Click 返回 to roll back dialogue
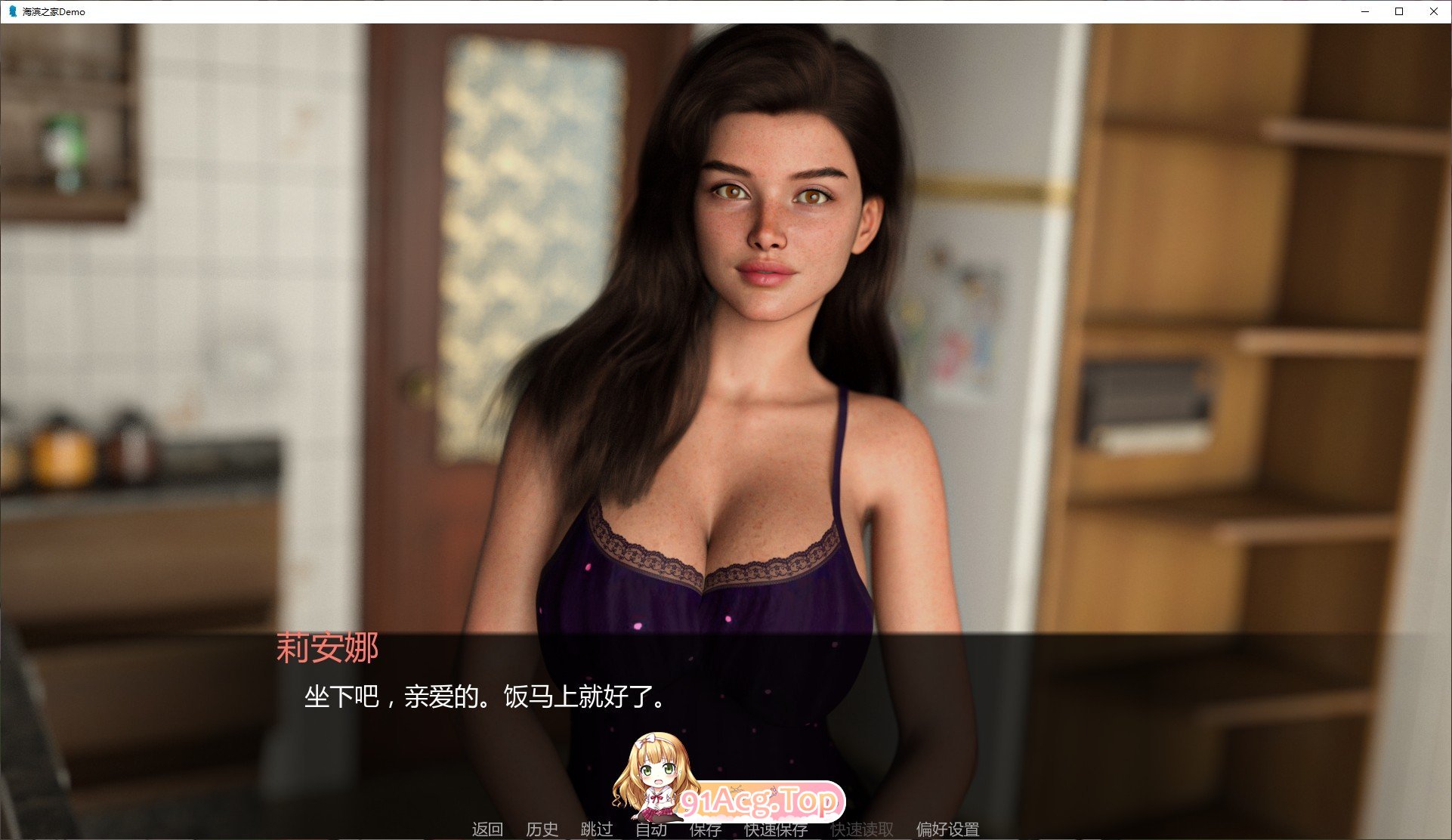The image size is (1452, 840). (488, 829)
